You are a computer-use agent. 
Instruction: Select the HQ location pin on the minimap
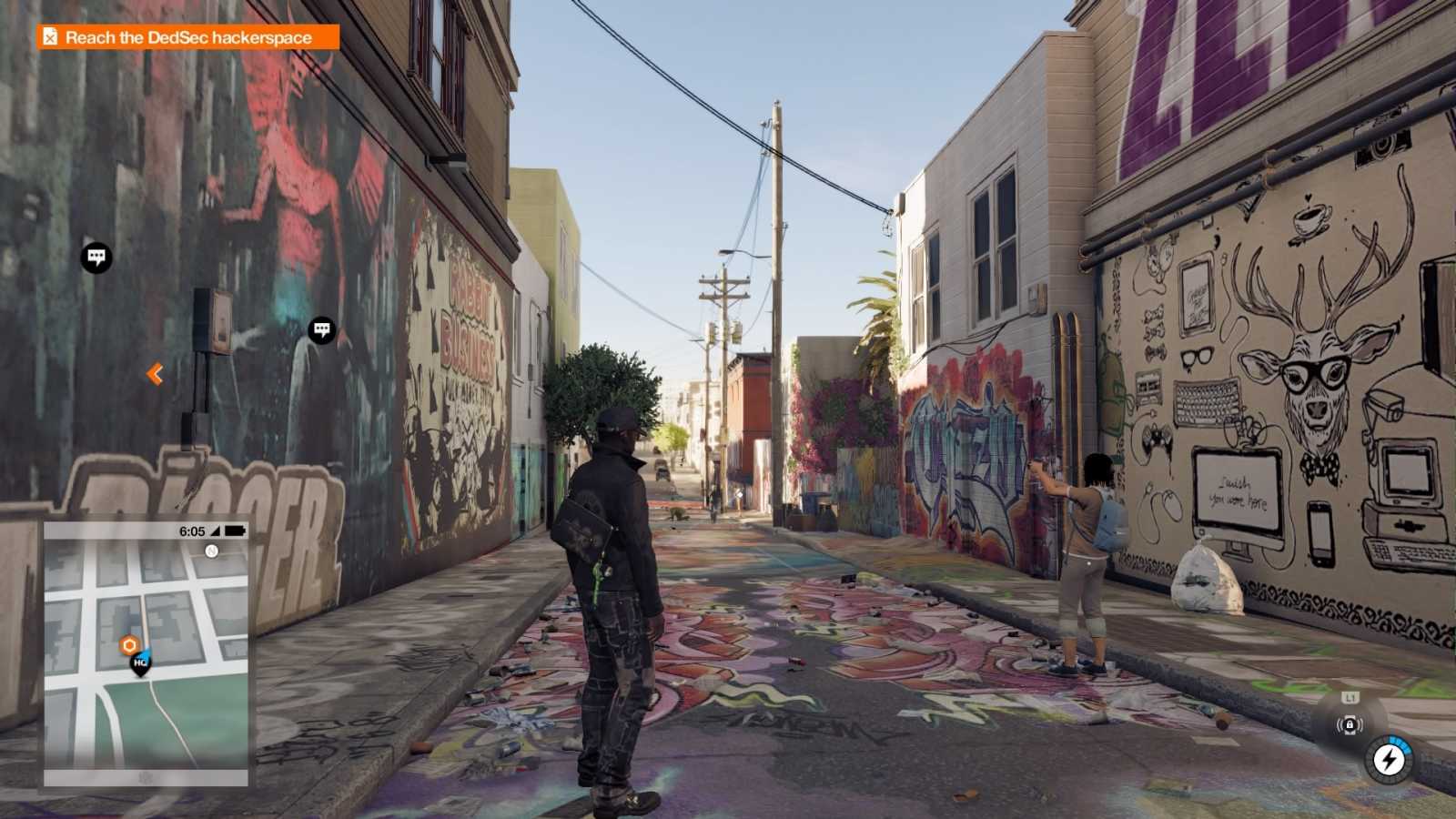[x=139, y=663]
